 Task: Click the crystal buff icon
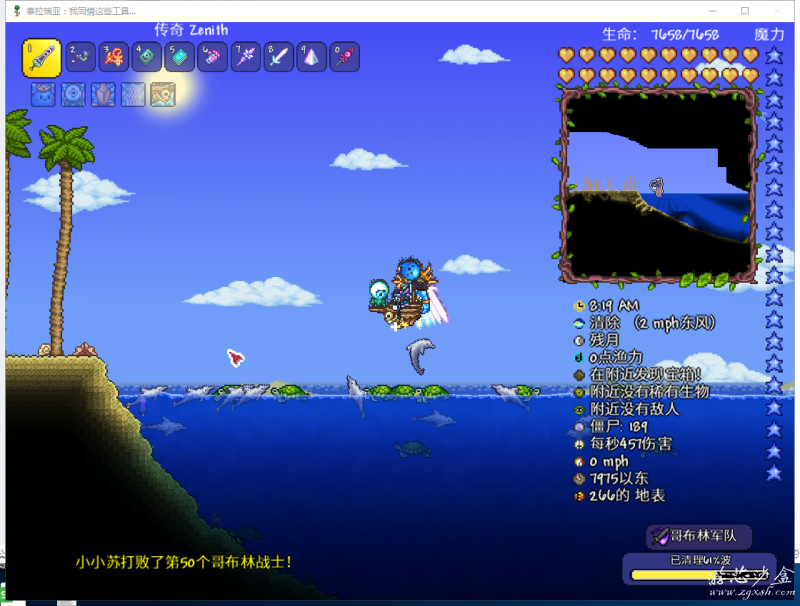(103, 94)
